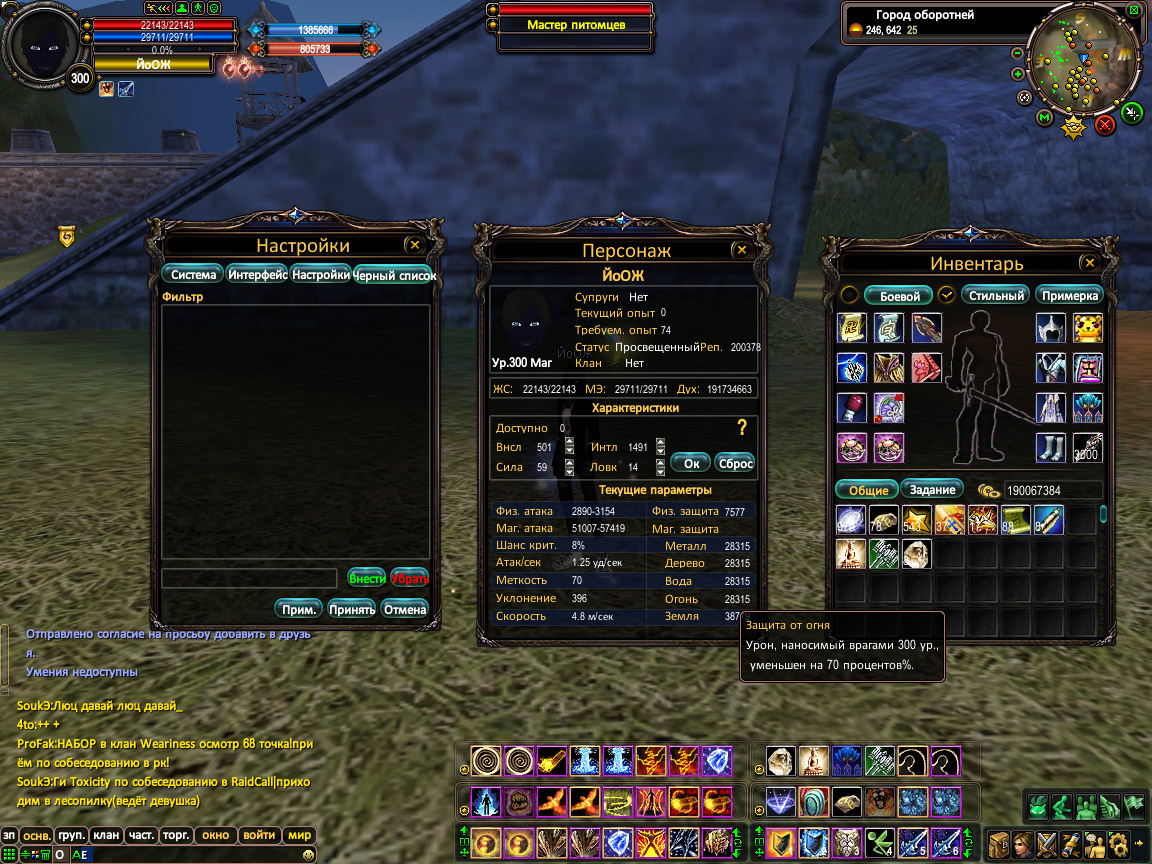Confirm stat points with Ок button

coord(690,463)
